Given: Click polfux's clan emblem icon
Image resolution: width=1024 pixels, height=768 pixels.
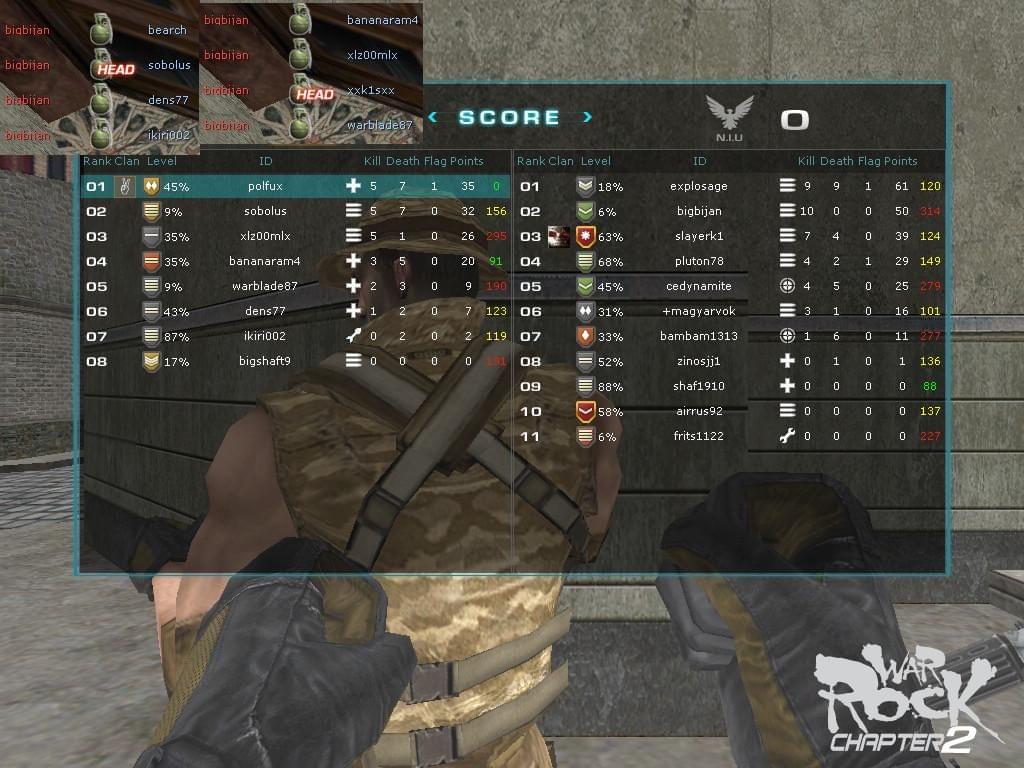Looking at the screenshot, I should pyautogui.click(x=126, y=186).
